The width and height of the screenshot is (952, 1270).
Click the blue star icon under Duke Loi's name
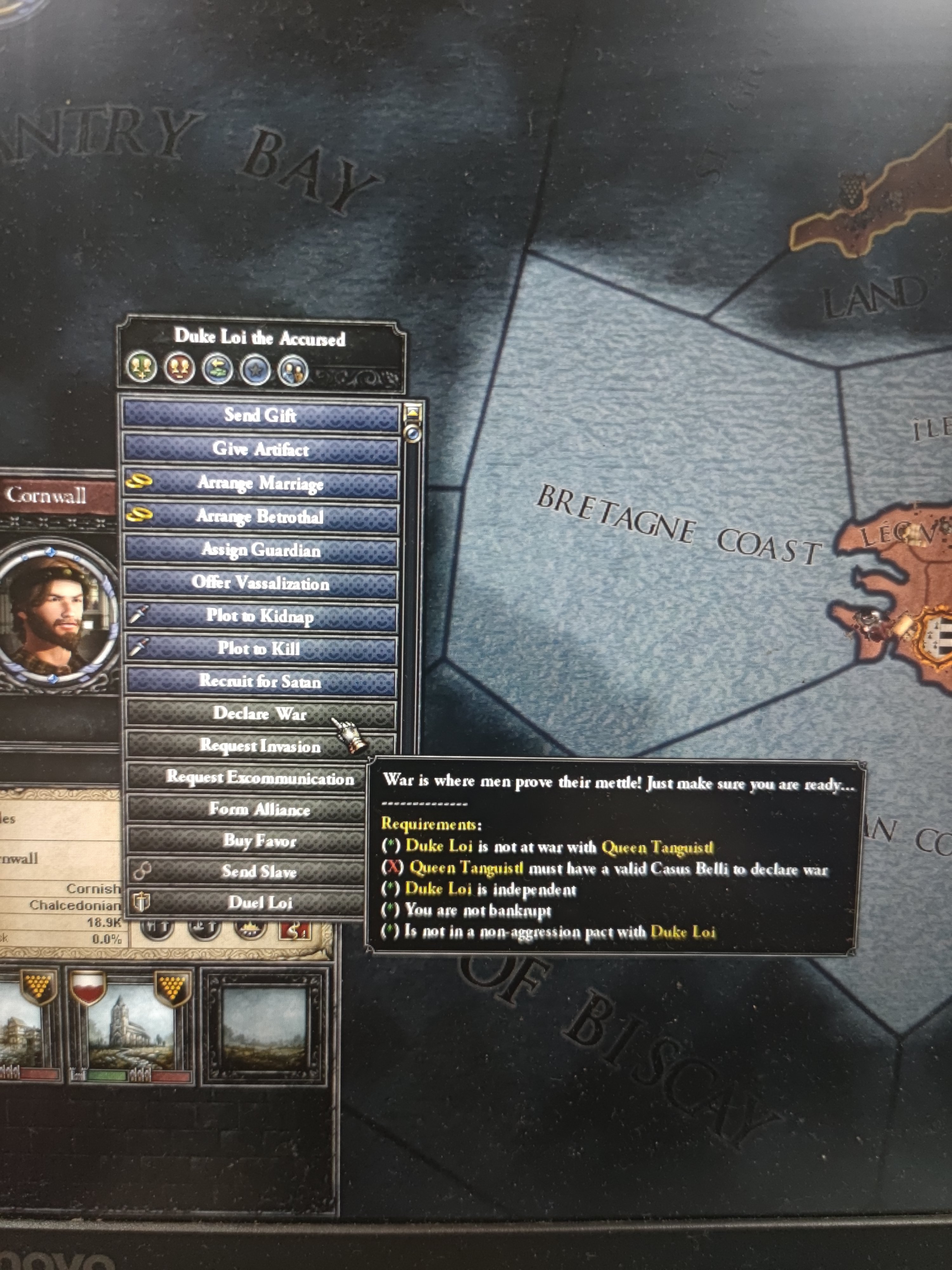click(x=256, y=369)
